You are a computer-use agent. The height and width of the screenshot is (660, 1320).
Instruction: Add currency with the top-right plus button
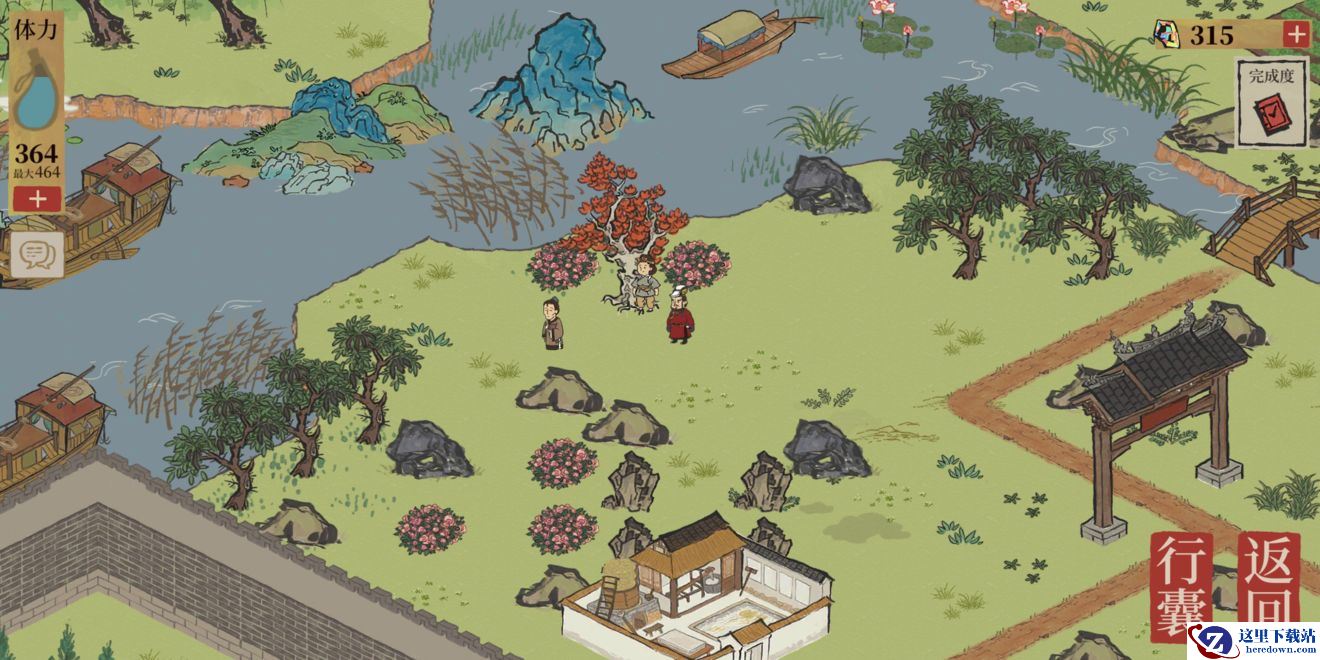pos(1295,34)
